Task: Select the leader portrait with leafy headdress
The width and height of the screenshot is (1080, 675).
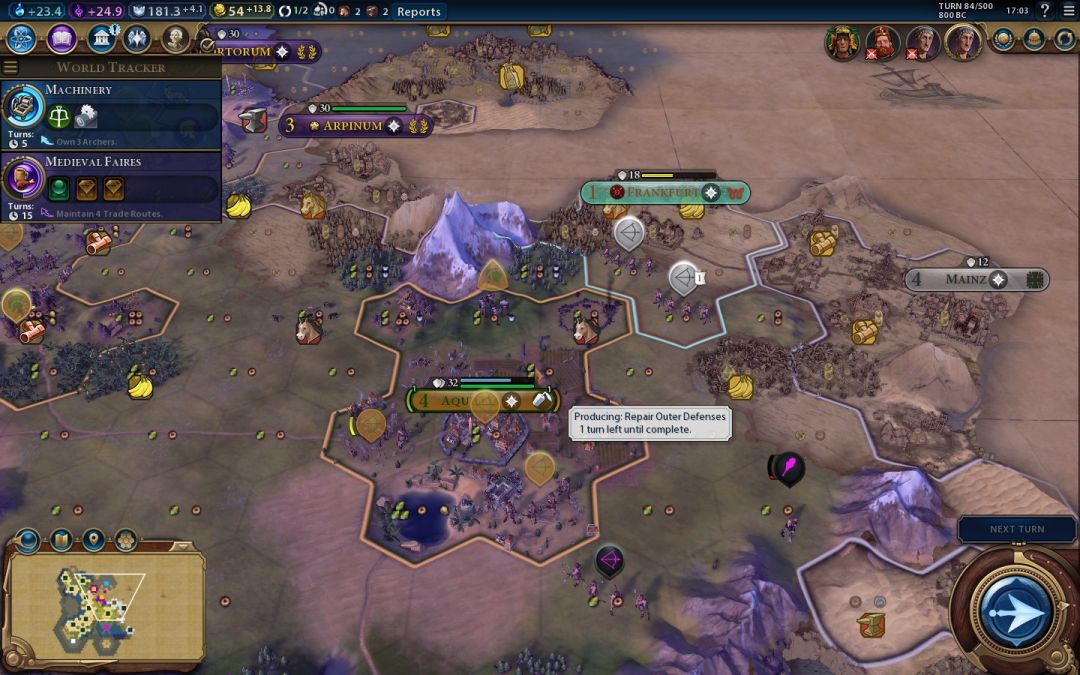Action: [842, 42]
